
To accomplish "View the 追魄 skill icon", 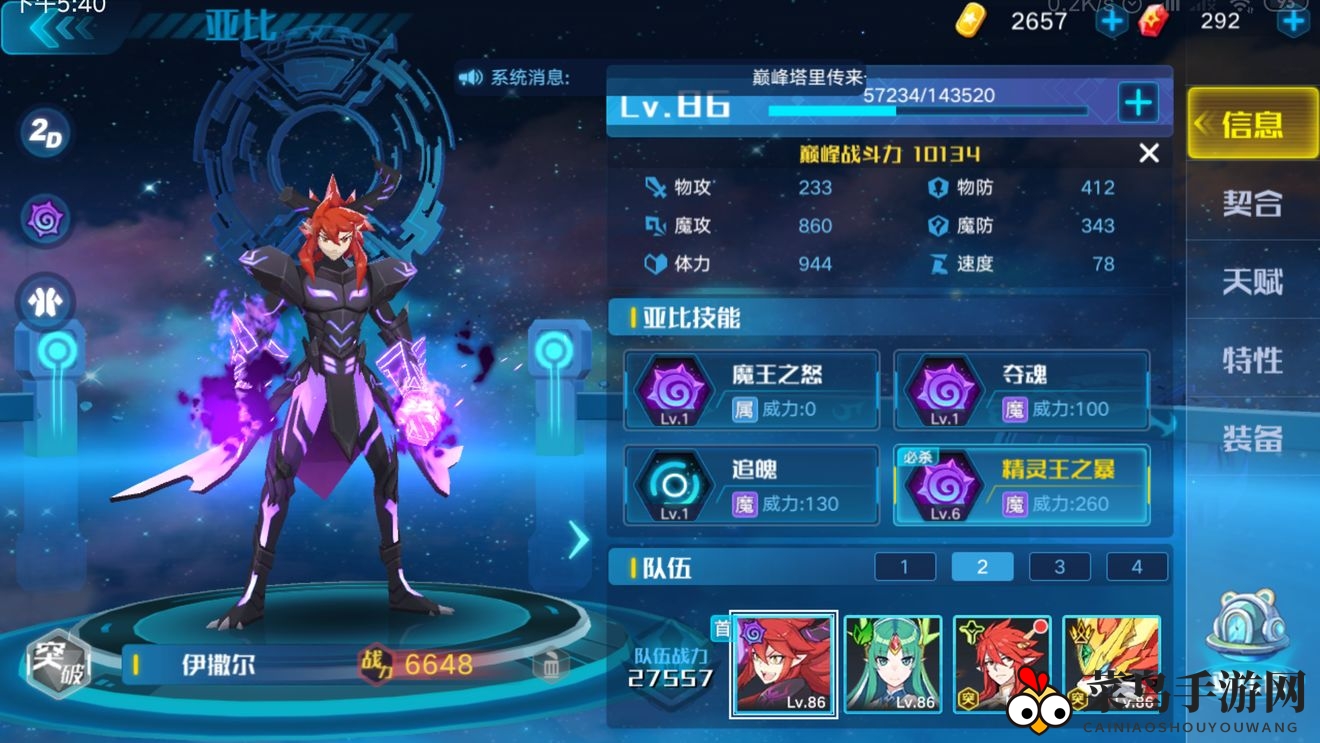I will point(672,485).
